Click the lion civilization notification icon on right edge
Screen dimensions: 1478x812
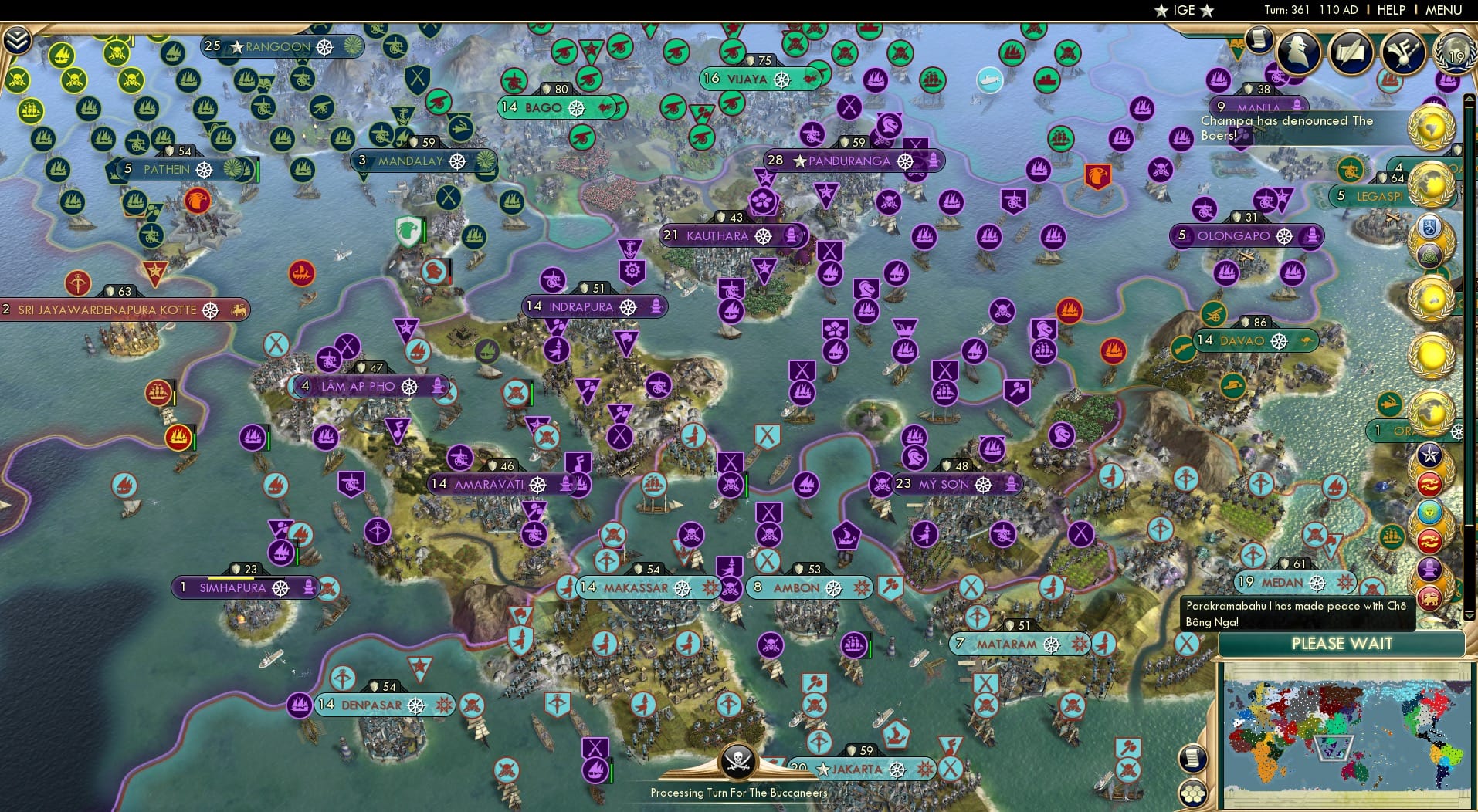point(1431,596)
